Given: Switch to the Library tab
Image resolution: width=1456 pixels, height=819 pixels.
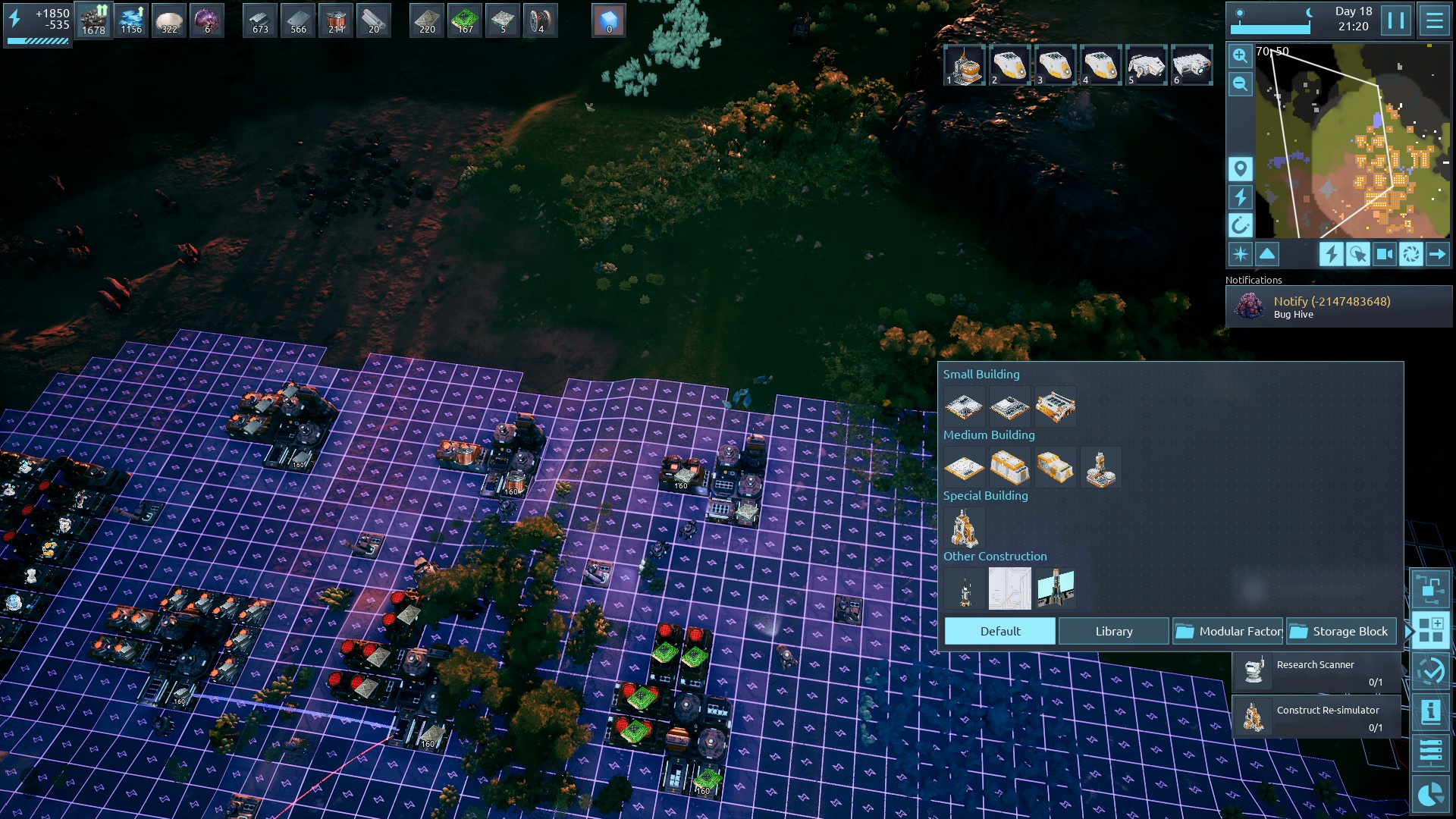Looking at the screenshot, I should click(1113, 631).
